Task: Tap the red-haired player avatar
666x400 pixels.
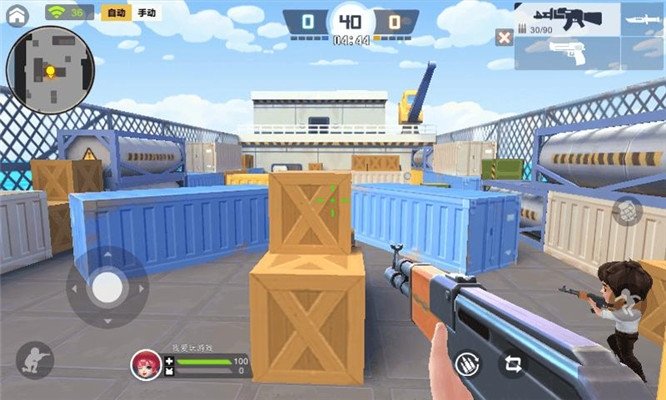Action: tap(145, 364)
